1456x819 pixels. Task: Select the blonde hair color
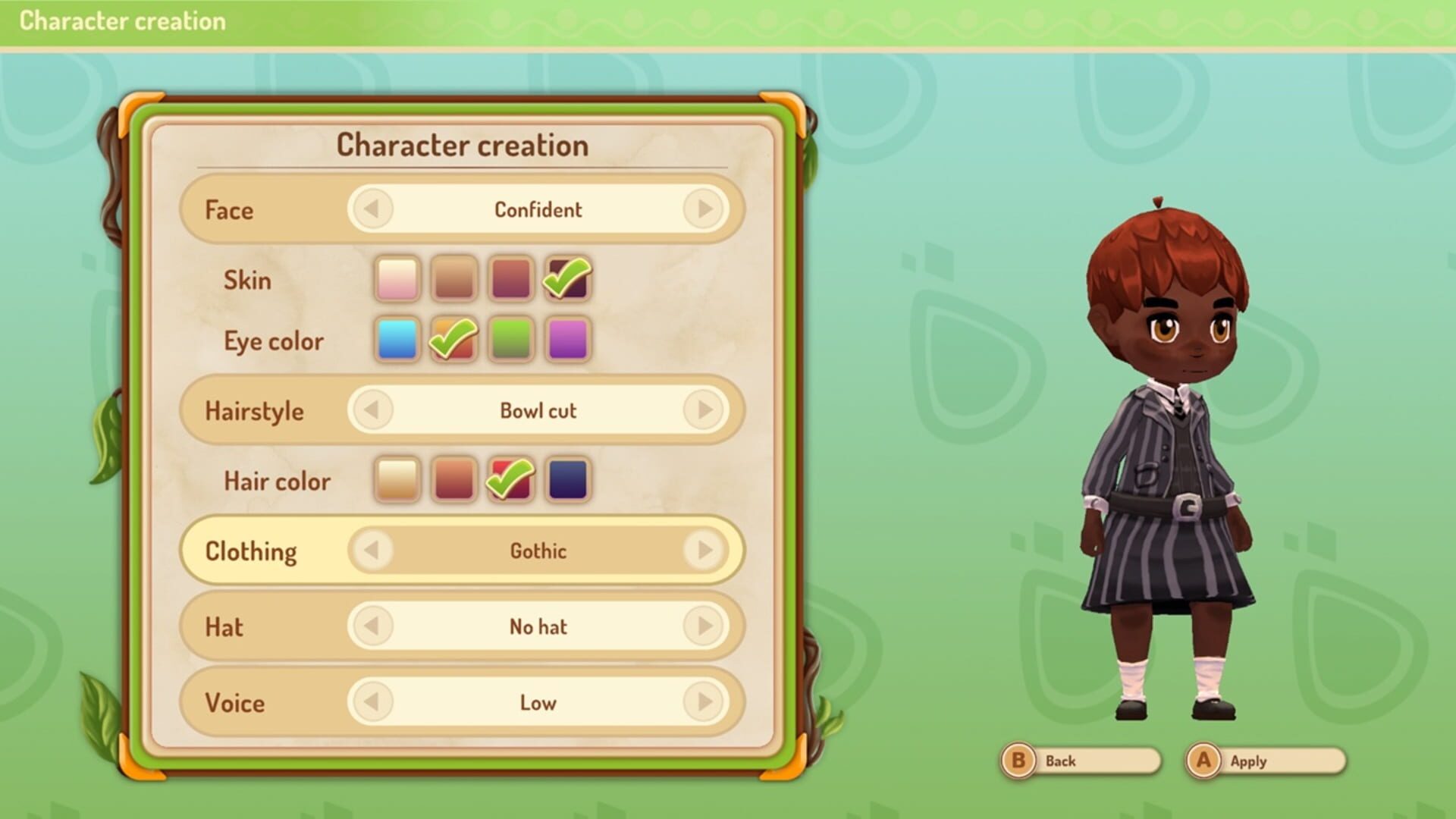(x=397, y=479)
